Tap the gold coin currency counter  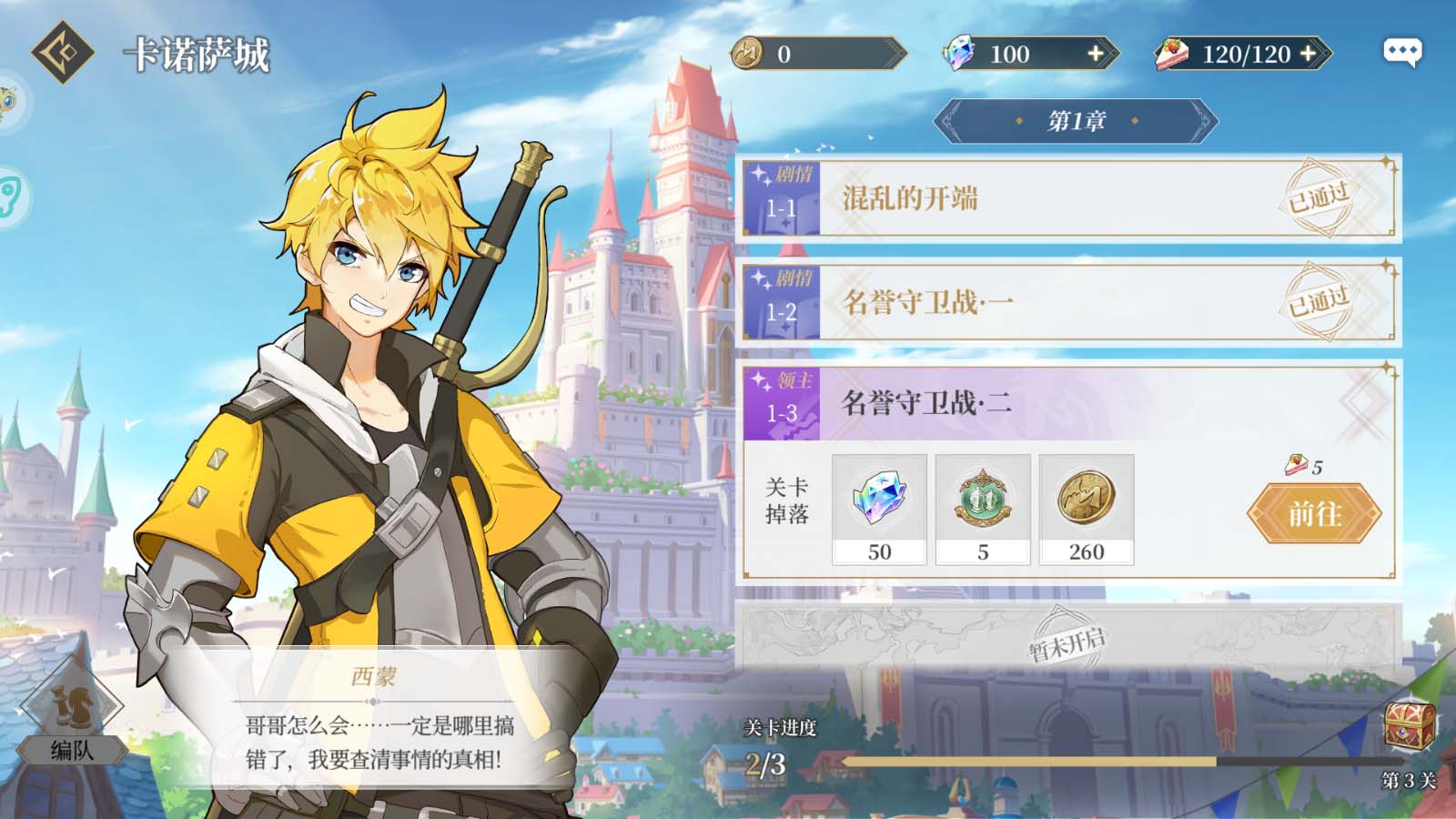pos(816,54)
